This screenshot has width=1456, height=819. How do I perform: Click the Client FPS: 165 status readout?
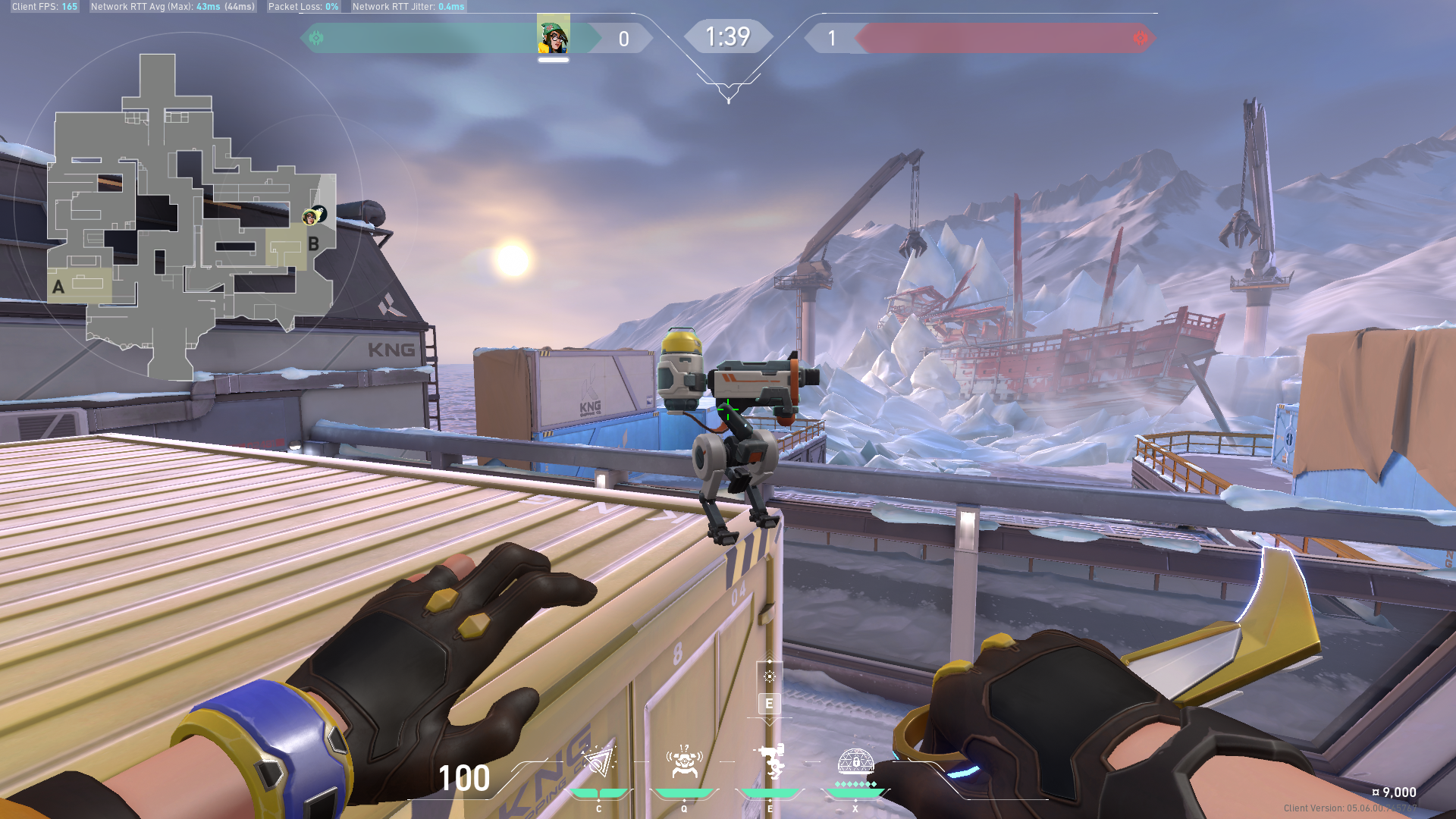coord(43,6)
